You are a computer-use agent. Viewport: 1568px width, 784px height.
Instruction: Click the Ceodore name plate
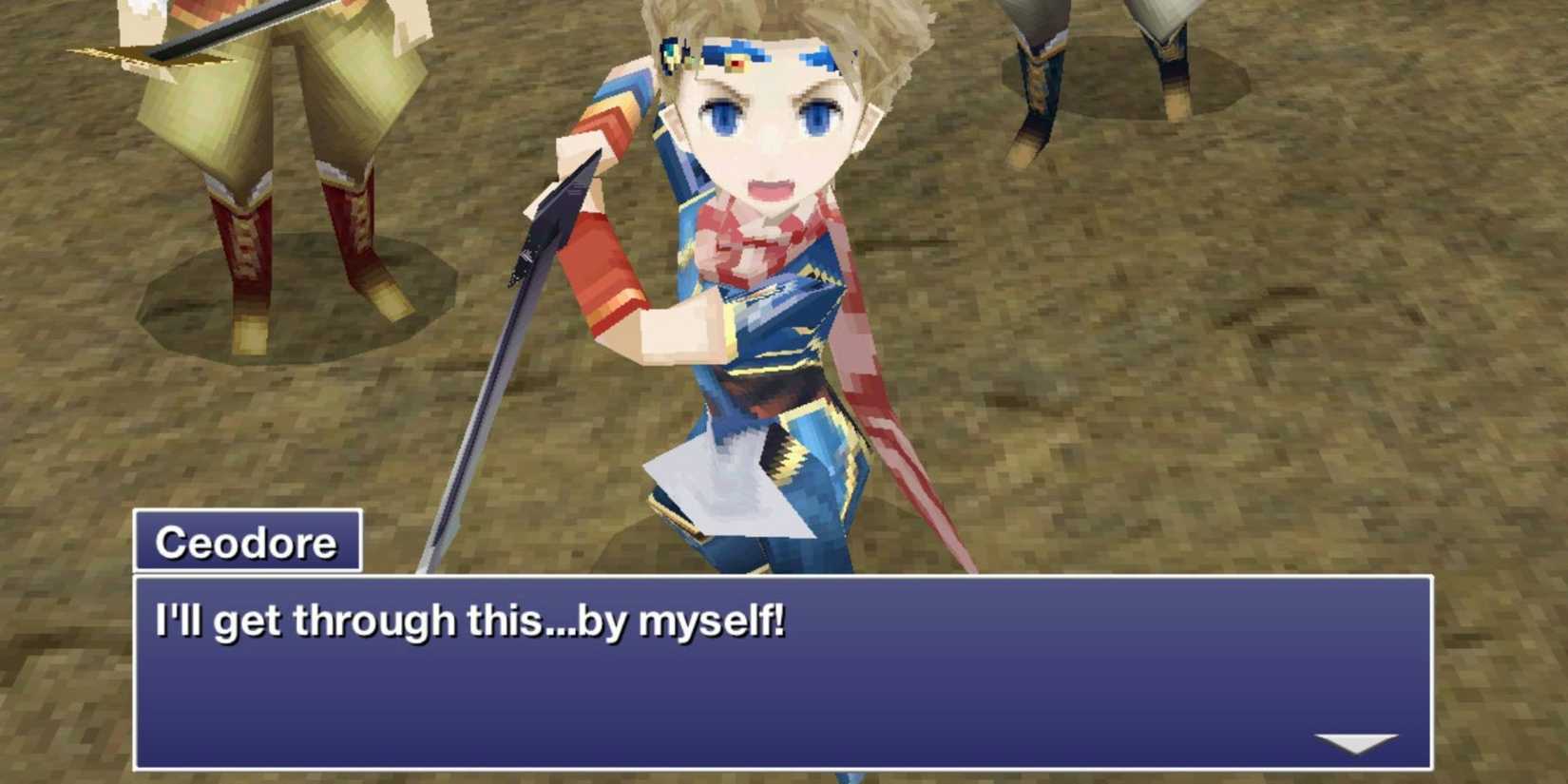[247, 542]
